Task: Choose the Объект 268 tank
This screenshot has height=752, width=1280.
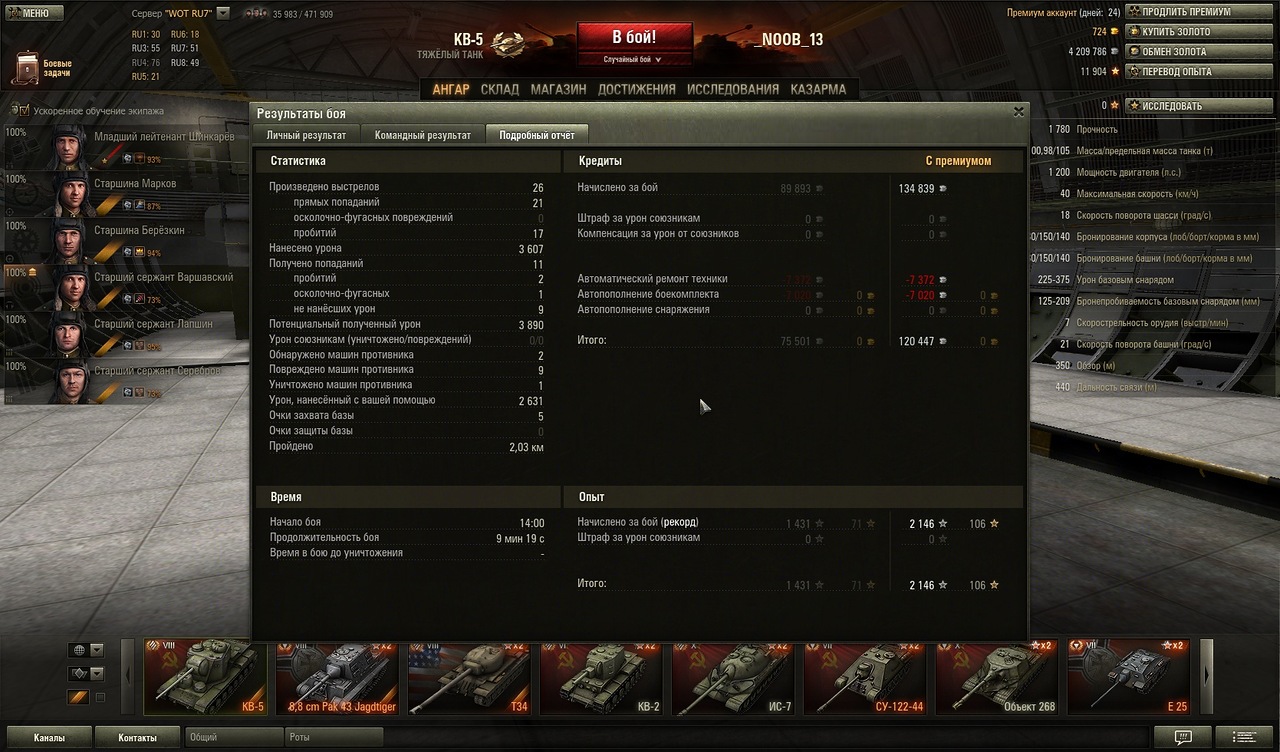Action: (997, 678)
